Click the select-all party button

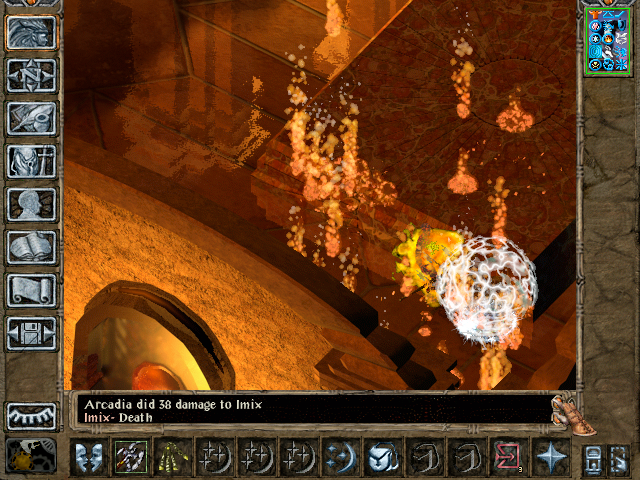coord(591,458)
